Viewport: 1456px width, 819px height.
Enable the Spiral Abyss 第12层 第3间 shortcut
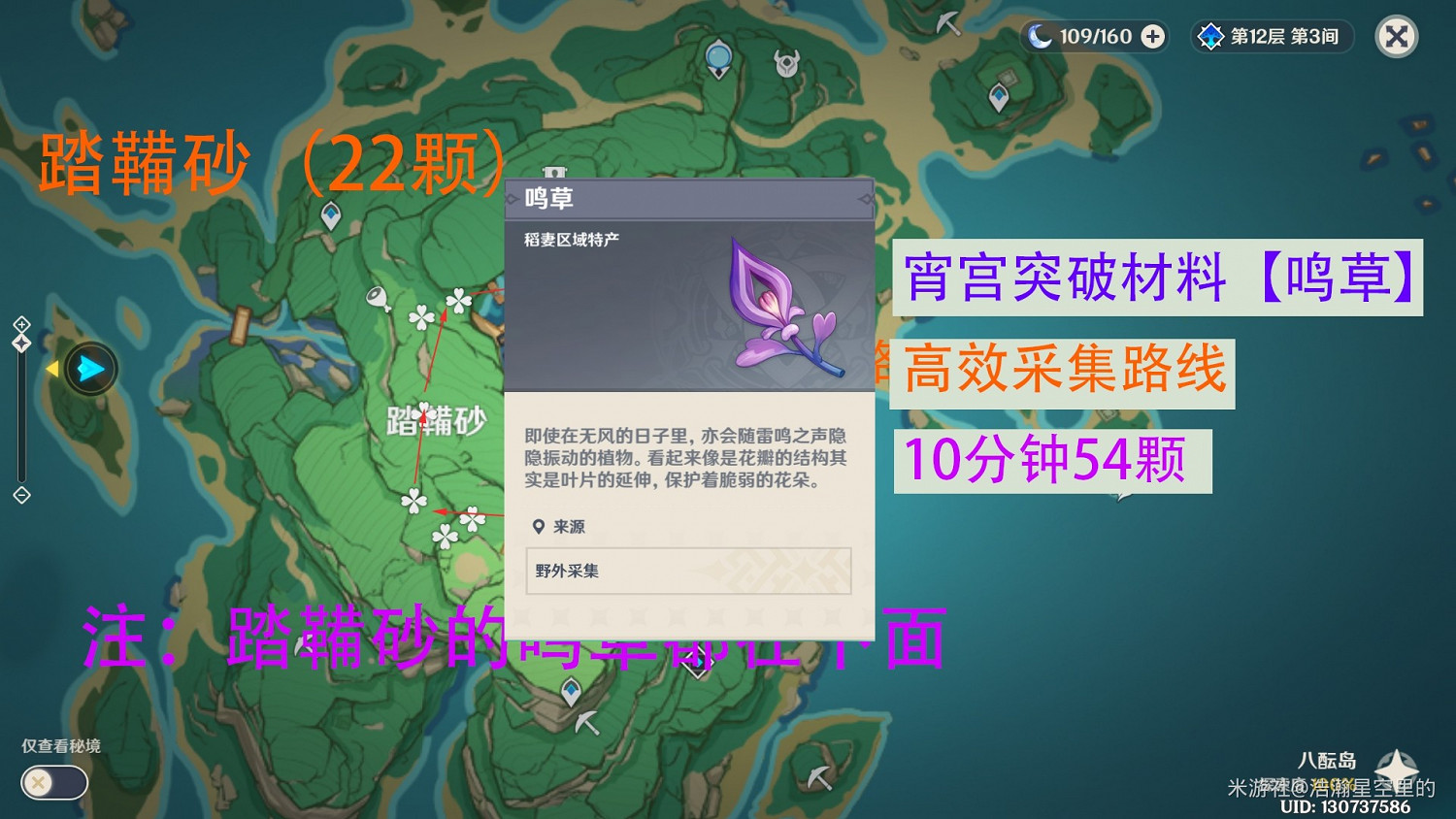coord(1271,36)
